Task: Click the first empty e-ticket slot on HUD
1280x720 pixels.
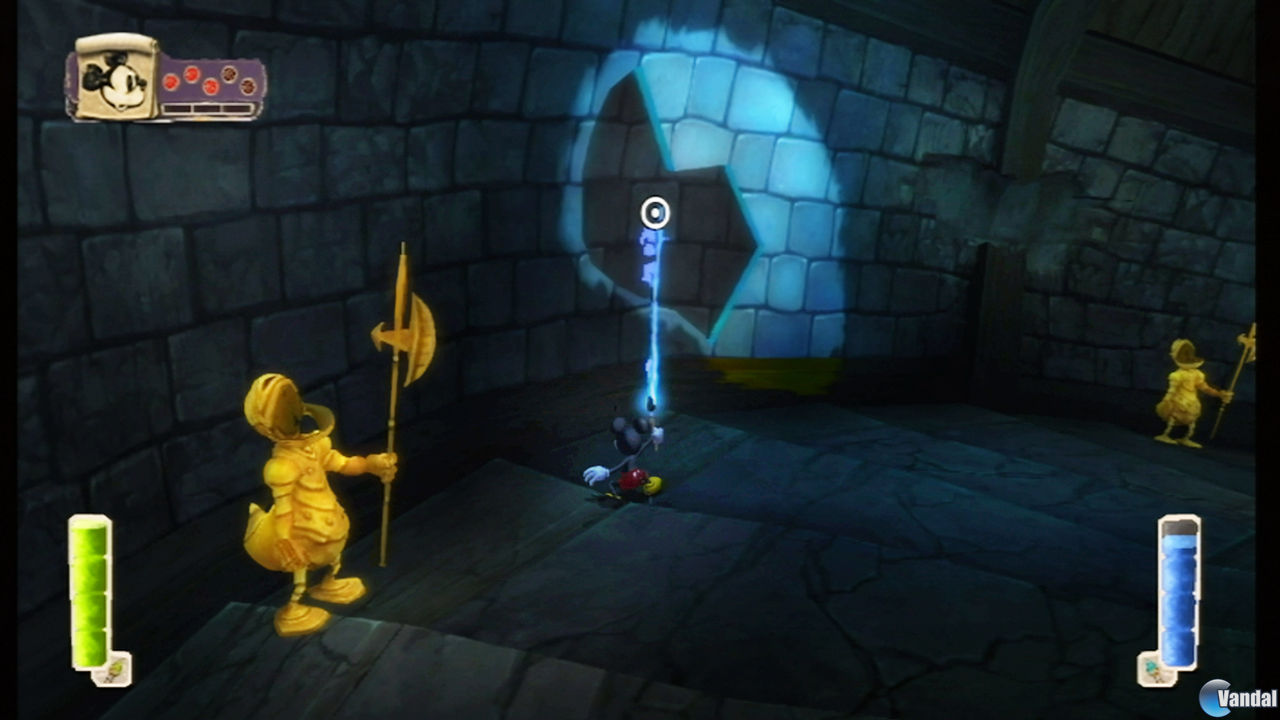Action: pyautogui.click(x=177, y=108)
